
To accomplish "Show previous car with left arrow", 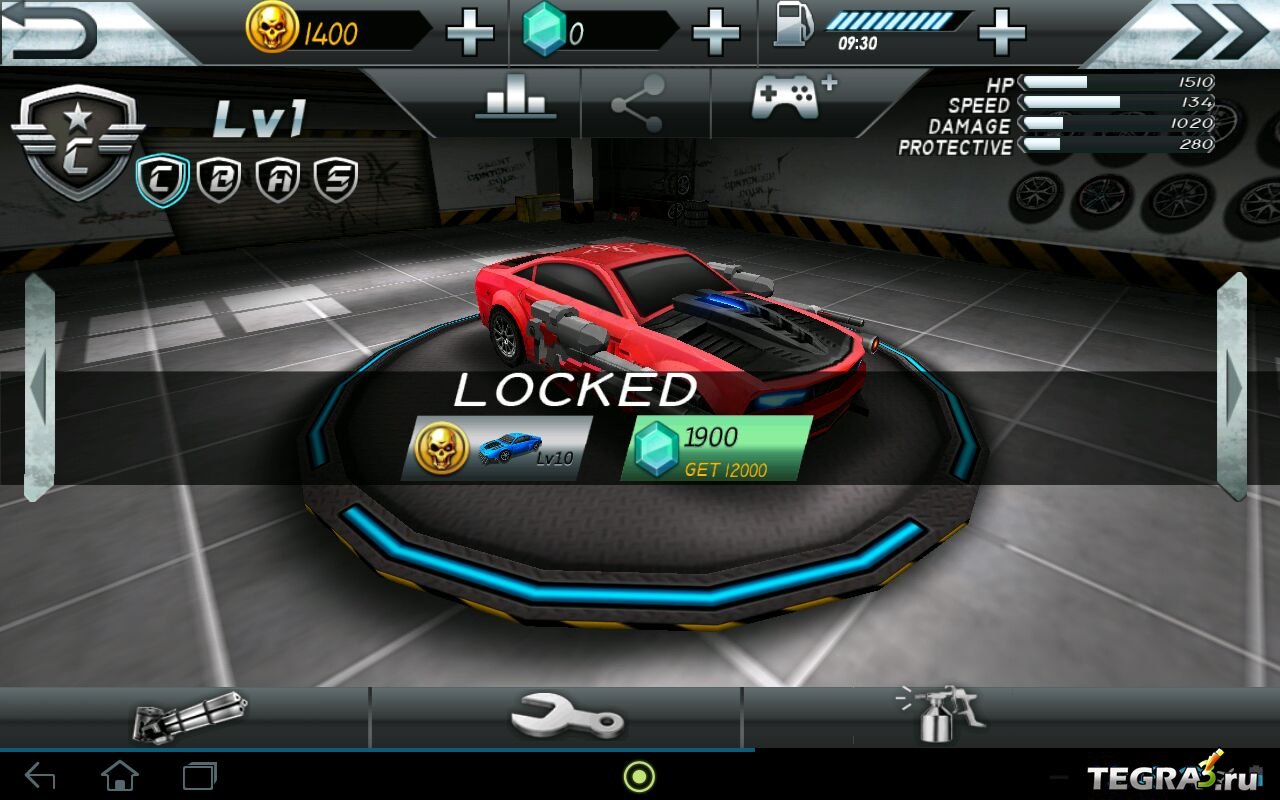I will pos(39,387).
